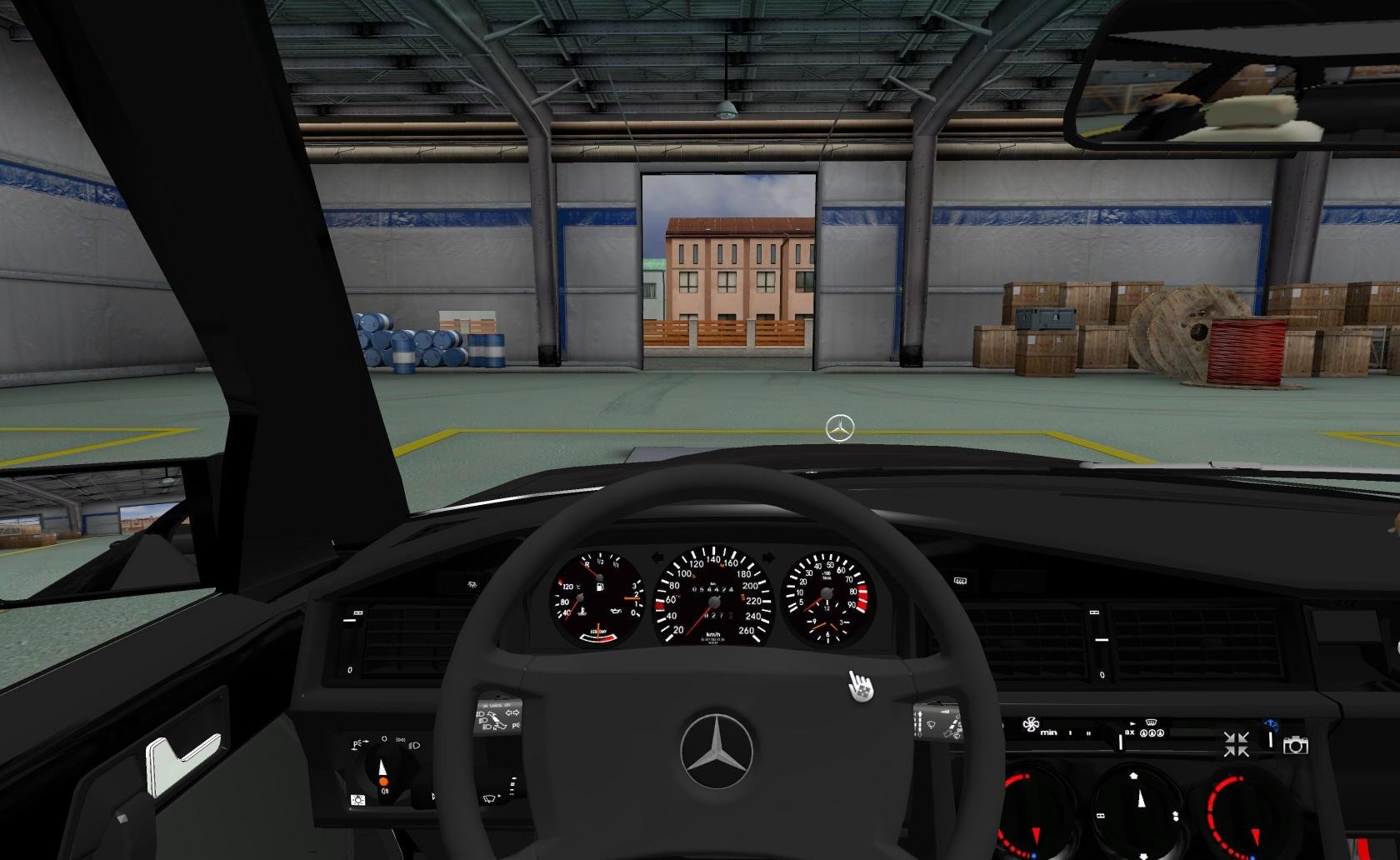The height and width of the screenshot is (860, 1400).
Task: Click the windshield defrost icon above max setting
Action: [1151, 722]
